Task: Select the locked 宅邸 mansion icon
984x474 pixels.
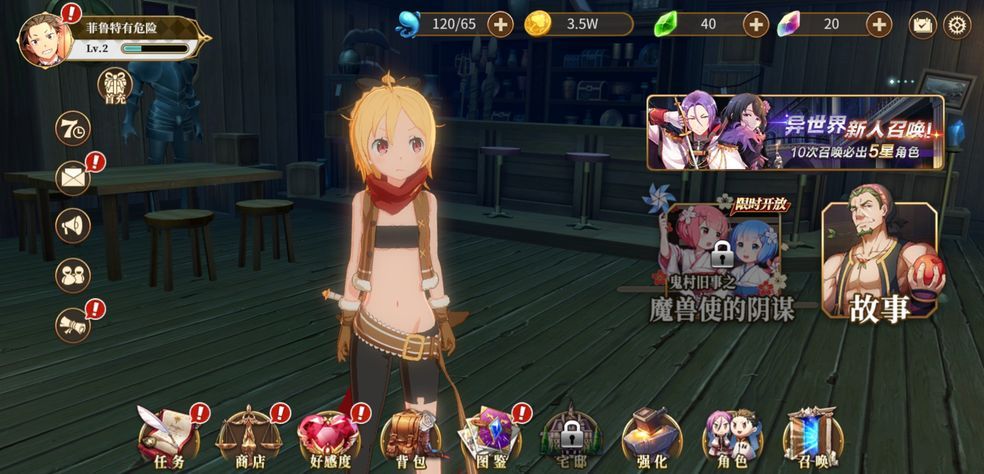Action: pyautogui.click(x=571, y=436)
